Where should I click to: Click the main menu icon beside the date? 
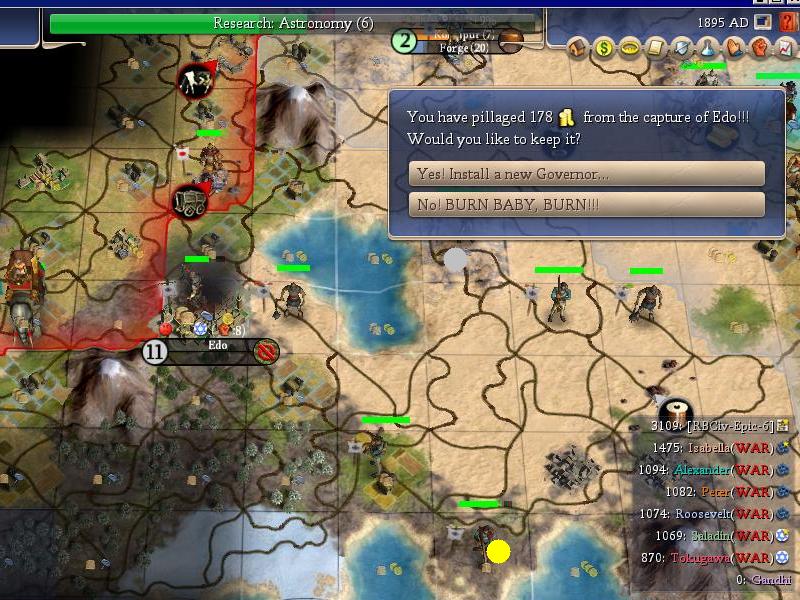pyautogui.click(x=763, y=22)
